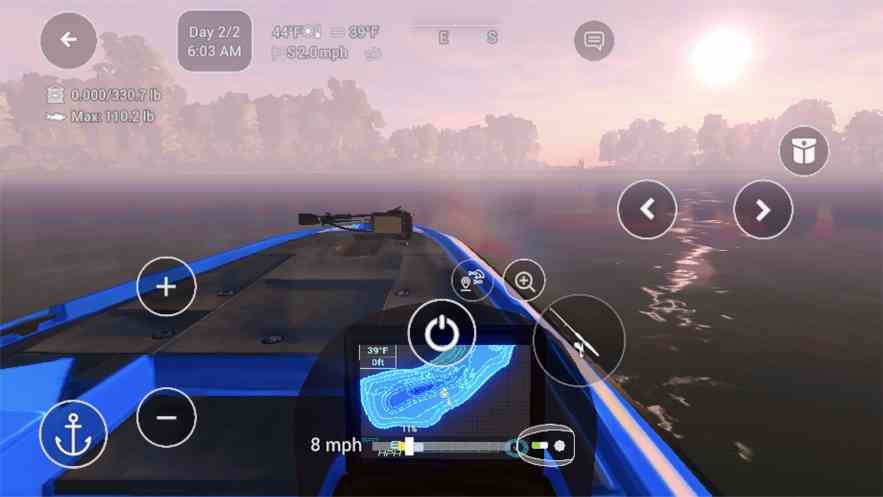Open the tackle box icon
This screenshot has width=883, height=497.
[804, 152]
